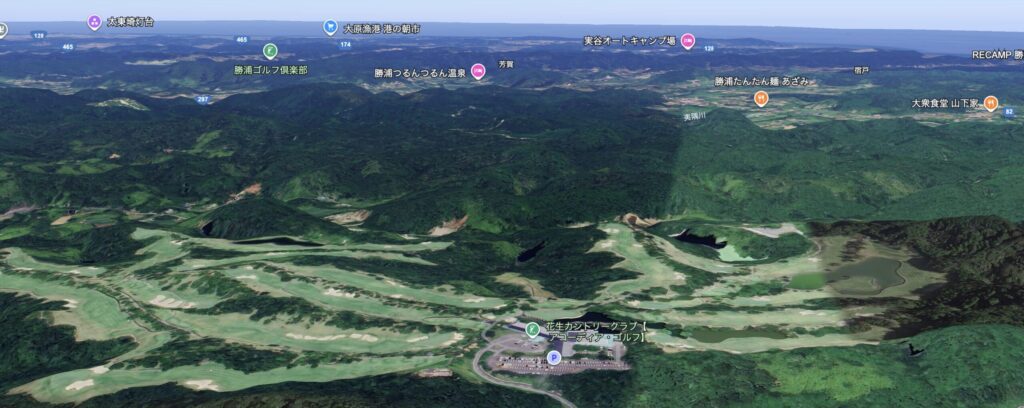Open the 勝浦たんたん麺 あざみ restaurant marker
The image size is (1024, 408).
[761, 98]
